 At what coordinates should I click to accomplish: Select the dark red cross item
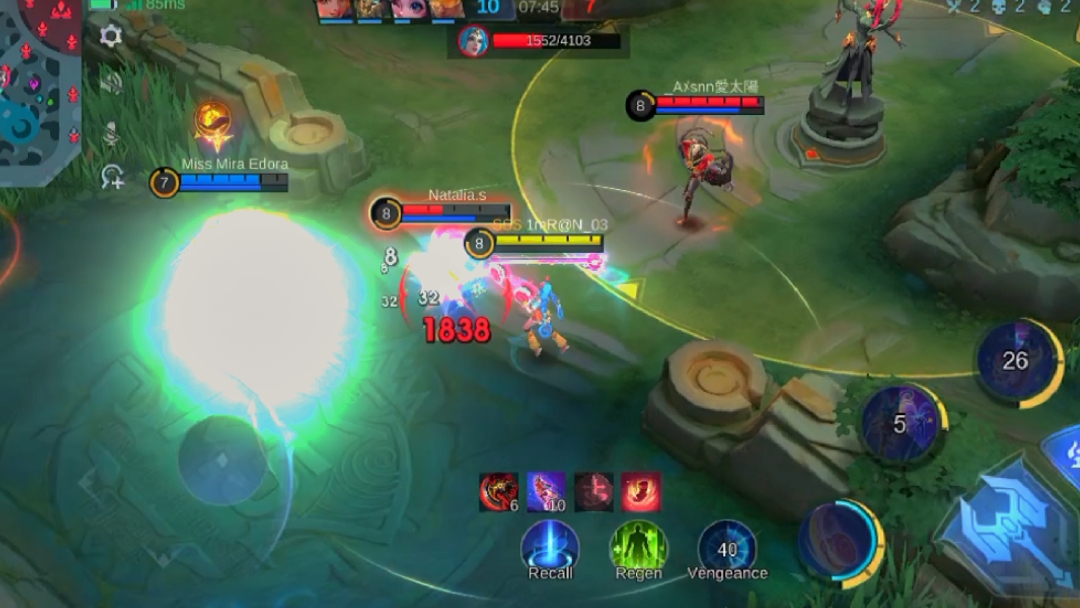(x=593, y=492)
